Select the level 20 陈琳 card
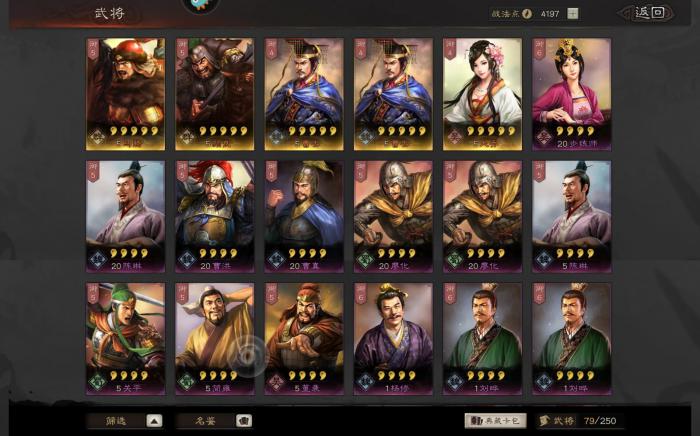The image size is (700, 436). click(125, 215)
